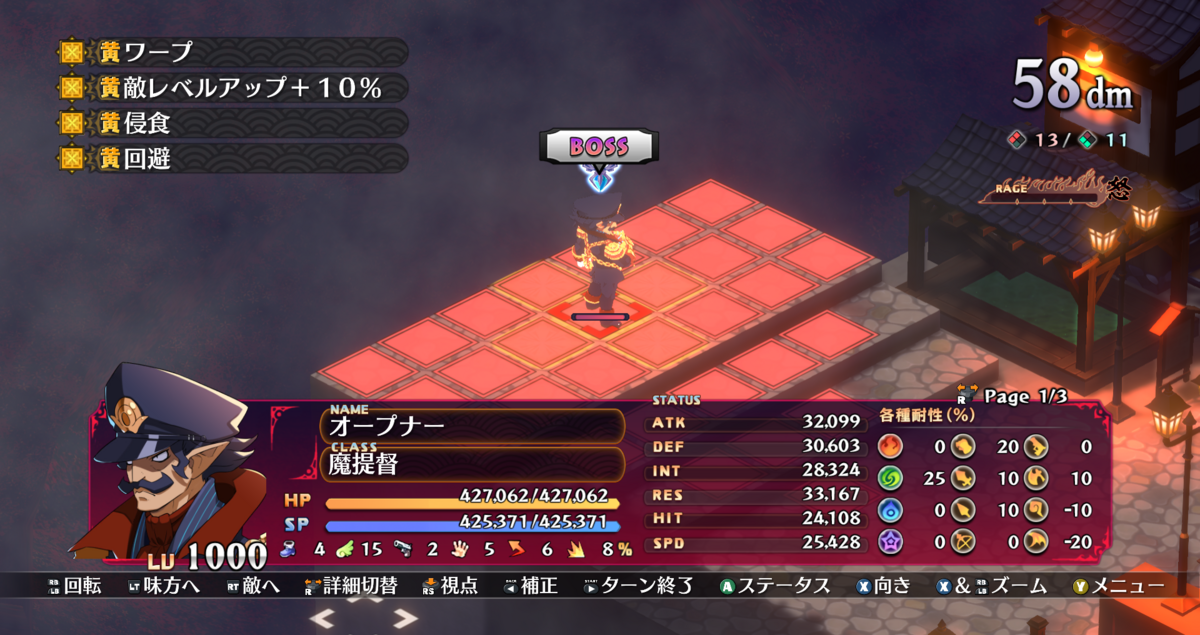Select the 魔提督 class field
1200x635 pixels.
472,463
